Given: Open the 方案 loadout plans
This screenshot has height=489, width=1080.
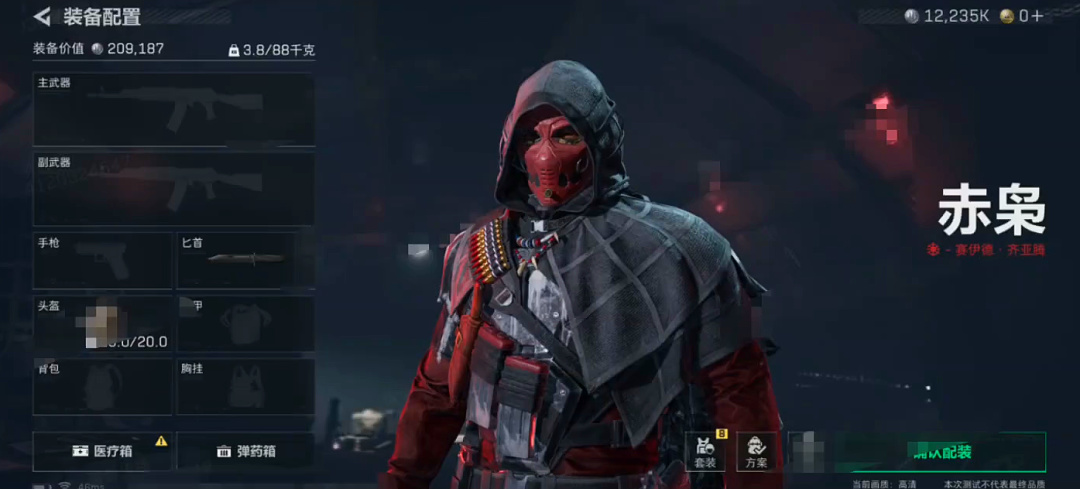Looking at the screenshot, I should pos(757,452).
